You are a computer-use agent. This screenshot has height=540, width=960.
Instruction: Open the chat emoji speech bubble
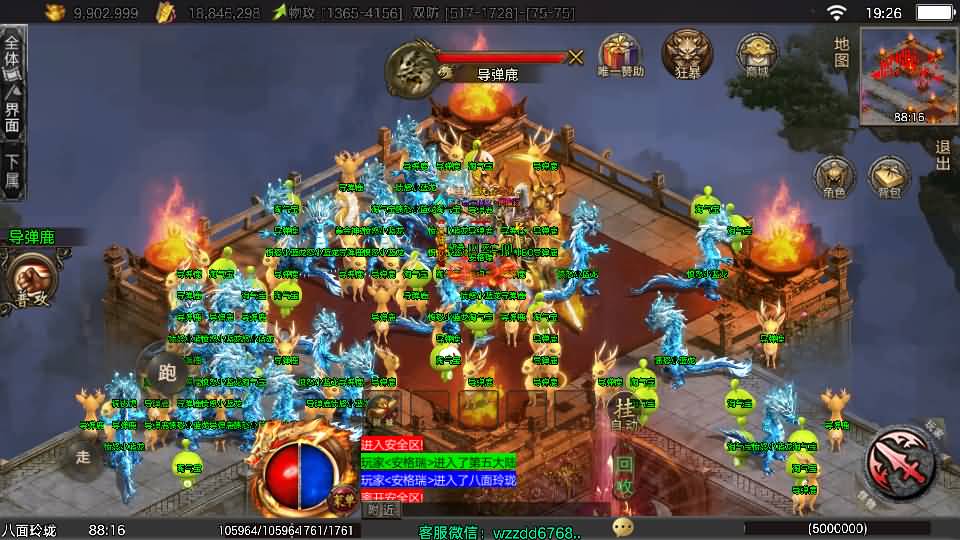pyautogui.click(x=623, y=526)
